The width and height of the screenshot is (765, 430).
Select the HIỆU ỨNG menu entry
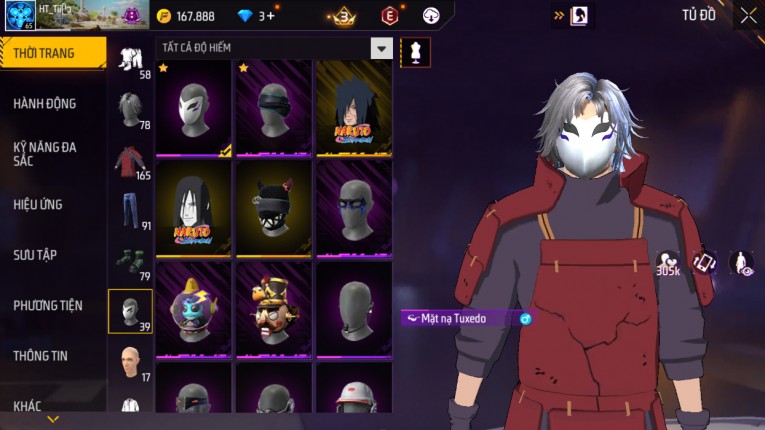click(38, 204)
